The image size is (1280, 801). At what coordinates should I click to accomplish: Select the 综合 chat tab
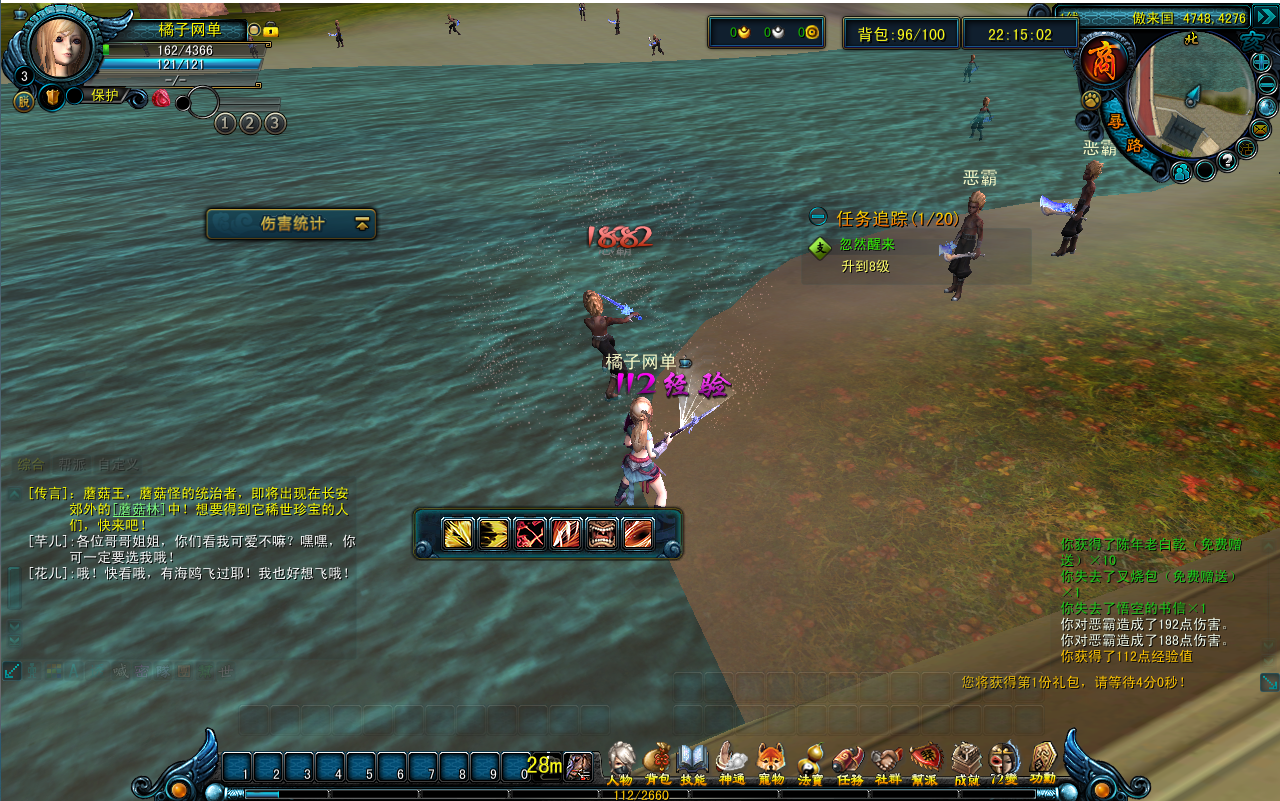pos(31,465)
